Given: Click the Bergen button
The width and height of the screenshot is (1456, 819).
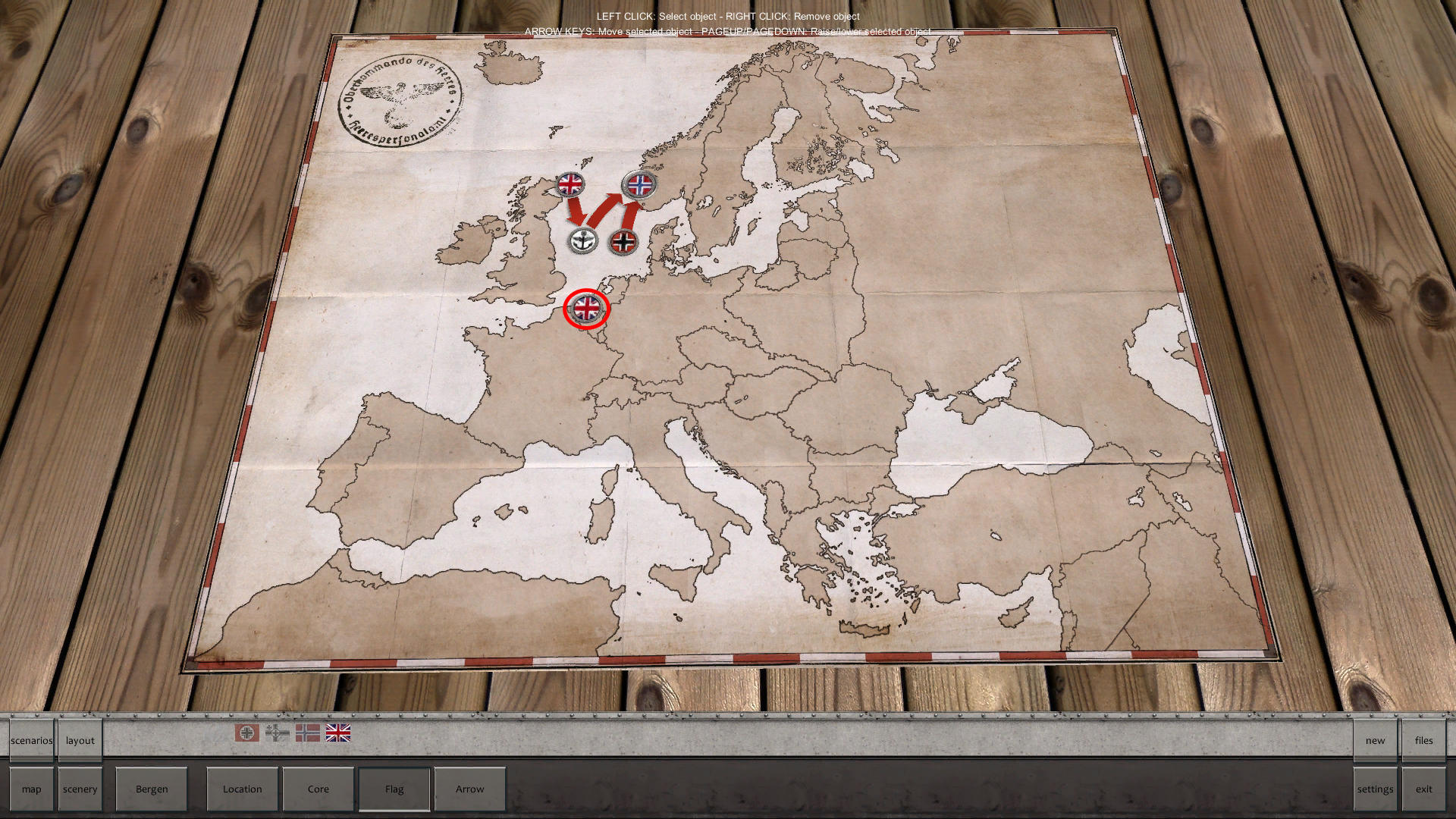Looking at the screenshot, I should (x=152, y=789).
